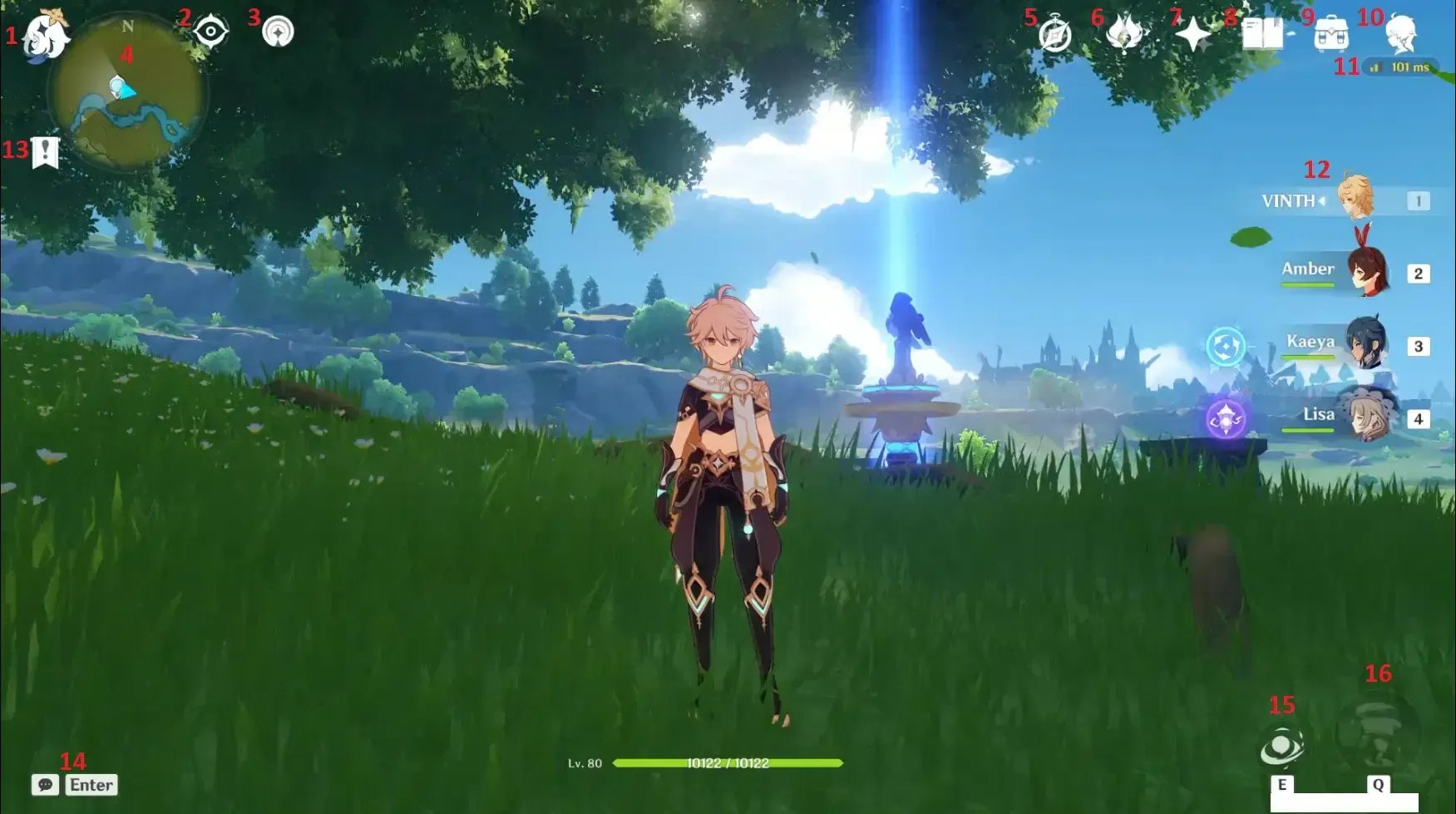Open the Battle Pass flame icon
Screen dimensions: 1456x814
[x=1124, y=33]
